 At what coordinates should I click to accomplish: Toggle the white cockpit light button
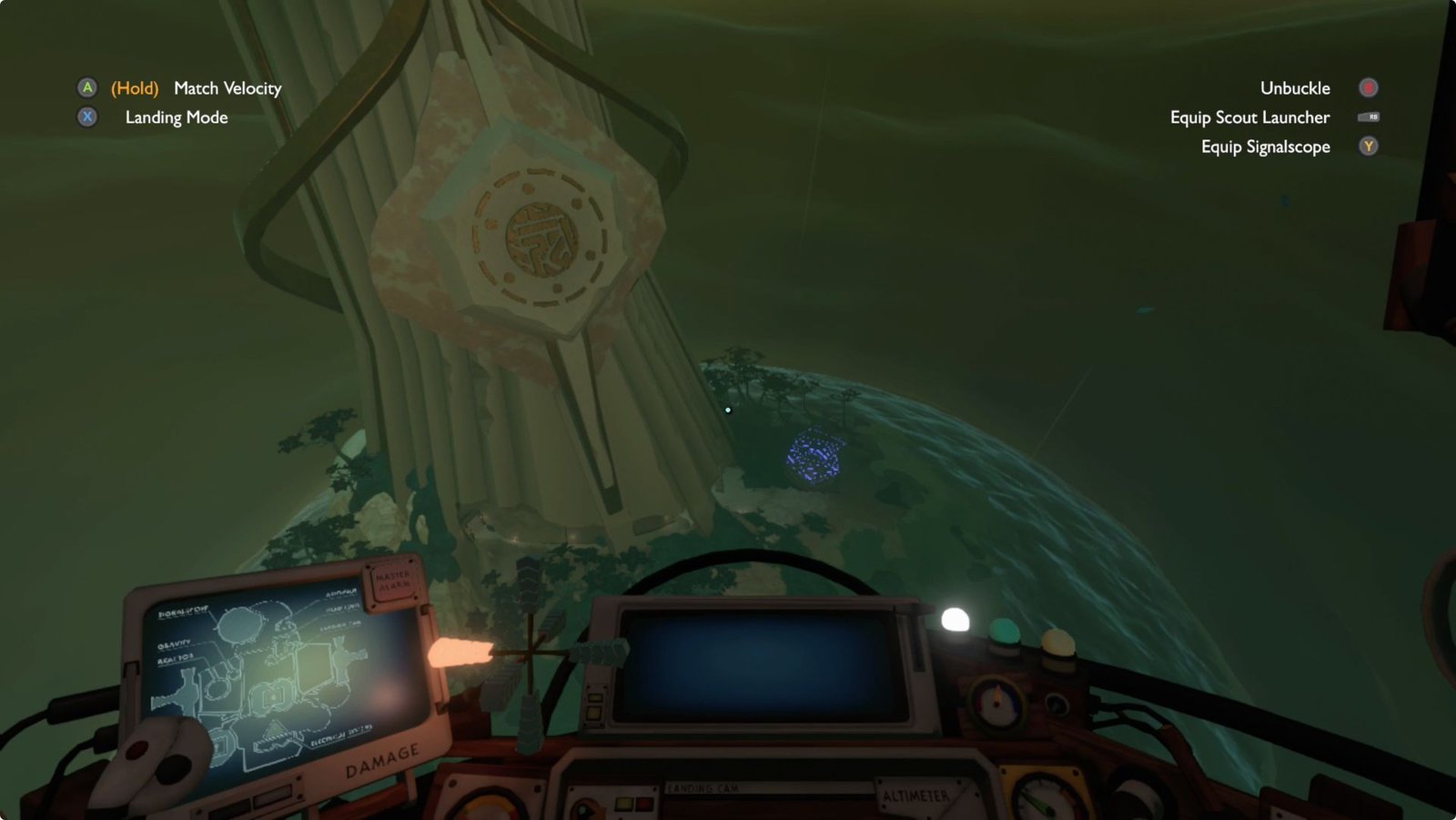(x=955, y=621)
